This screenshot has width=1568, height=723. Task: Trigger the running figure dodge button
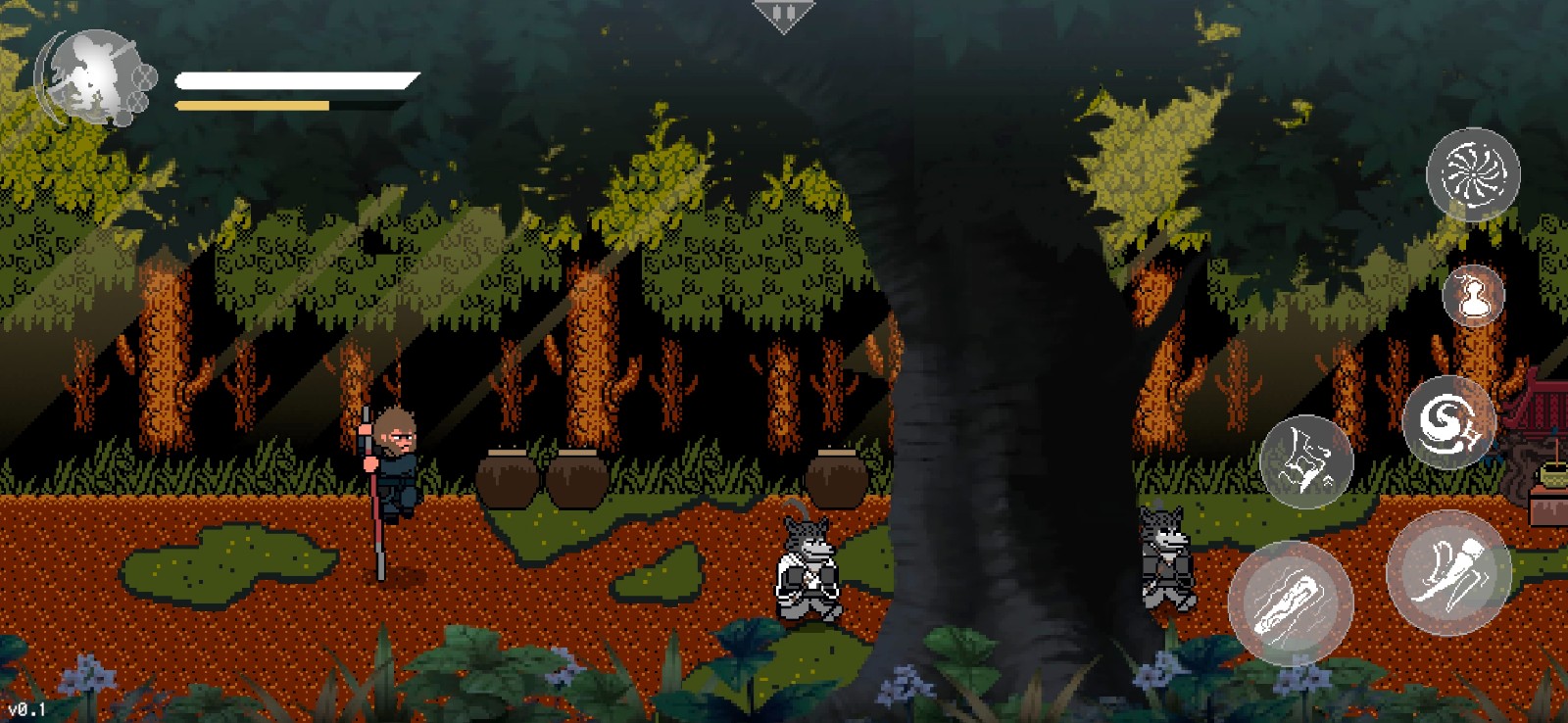(x=1305, y=461)
